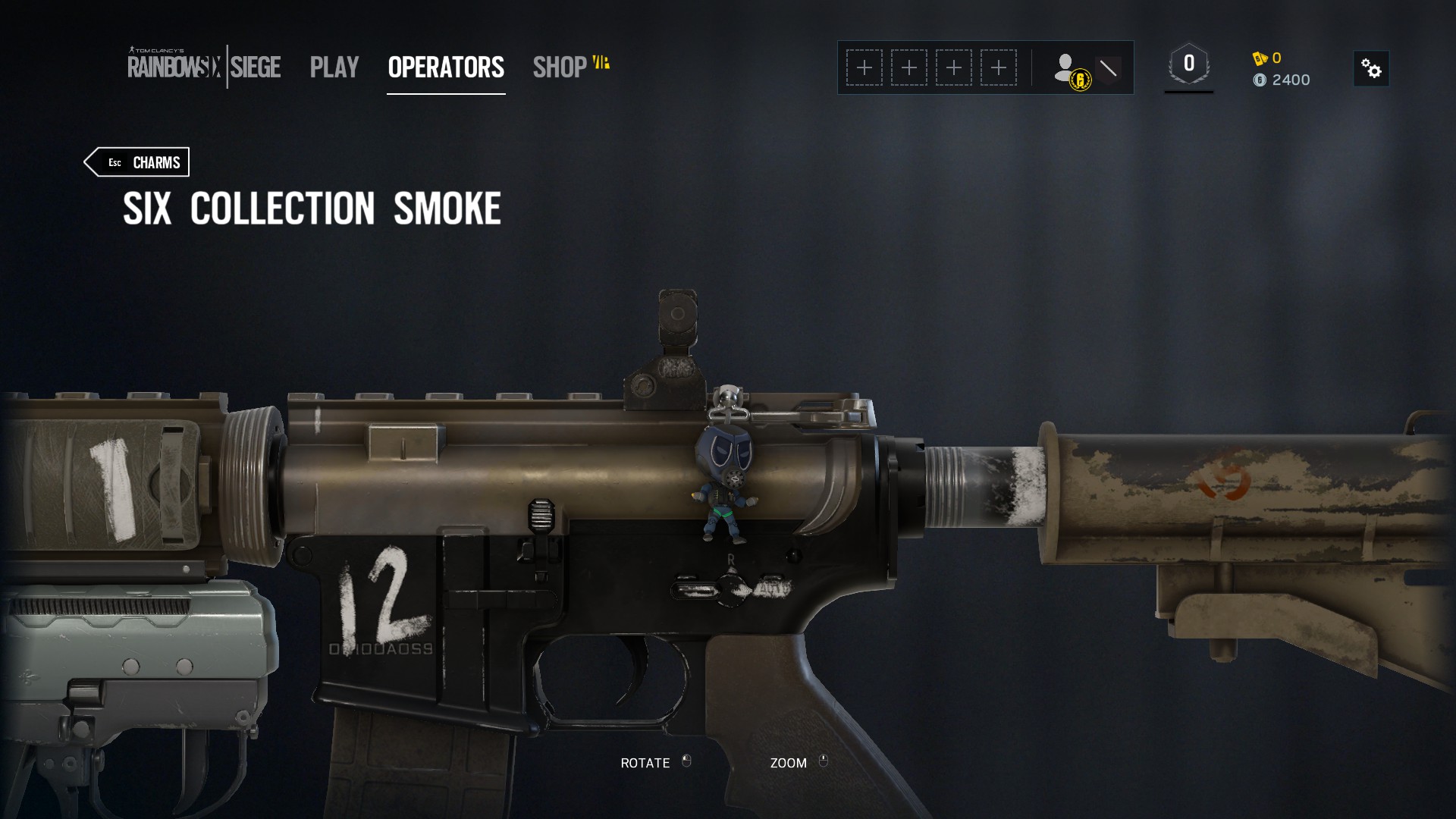This screenshot has width=1456, height=819.
Task: Open the Play tab
Action: click(x=334, y=67)
